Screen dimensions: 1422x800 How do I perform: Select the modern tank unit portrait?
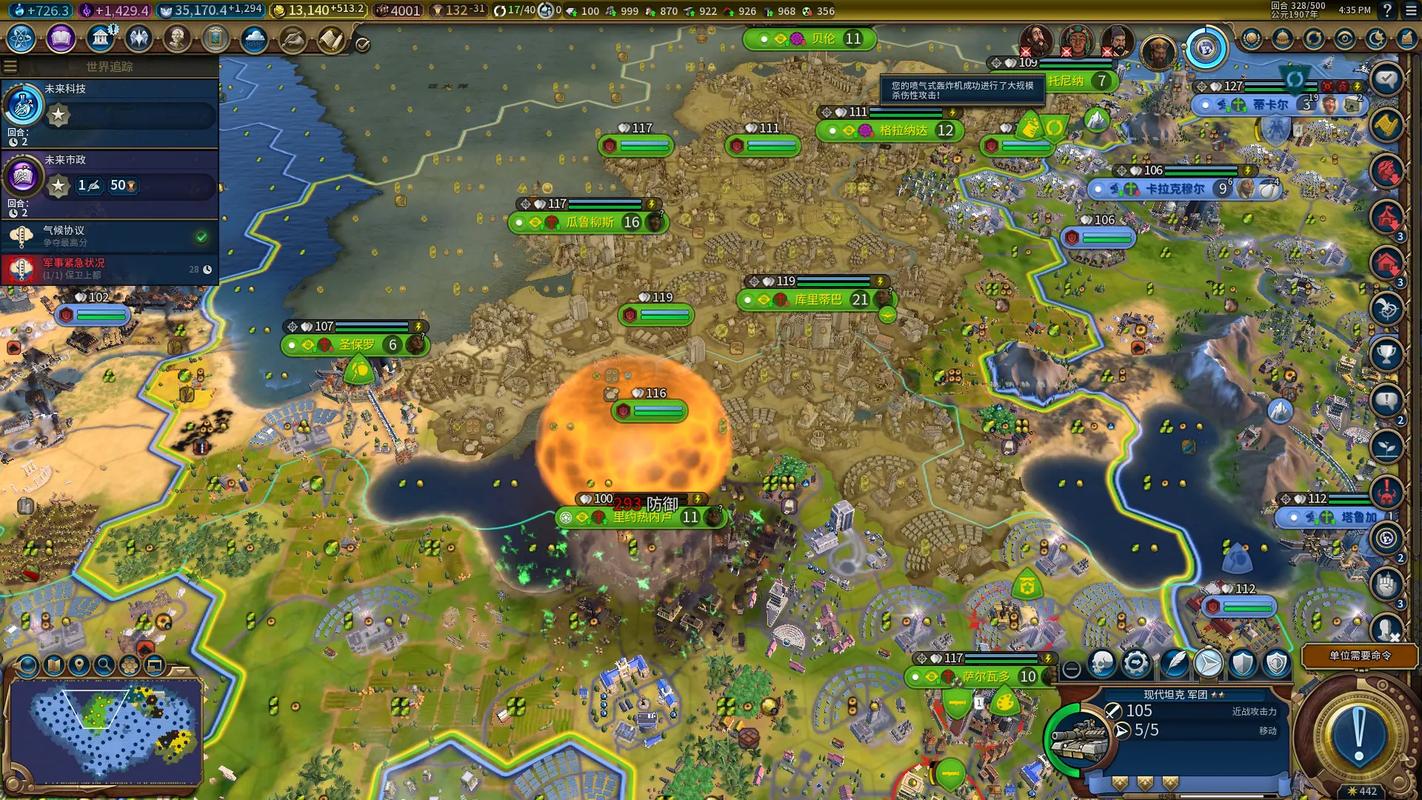point(1080,738)
